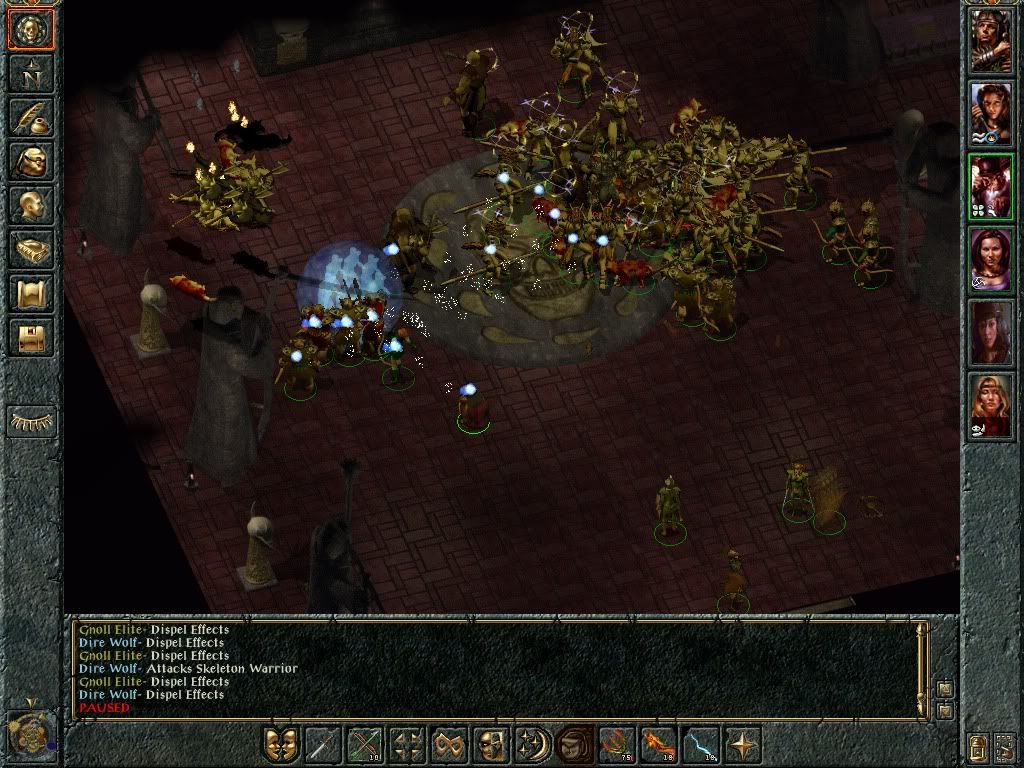Open the journal quill button
Viewport: 1024px width, 768px height.
click(30, 117)
